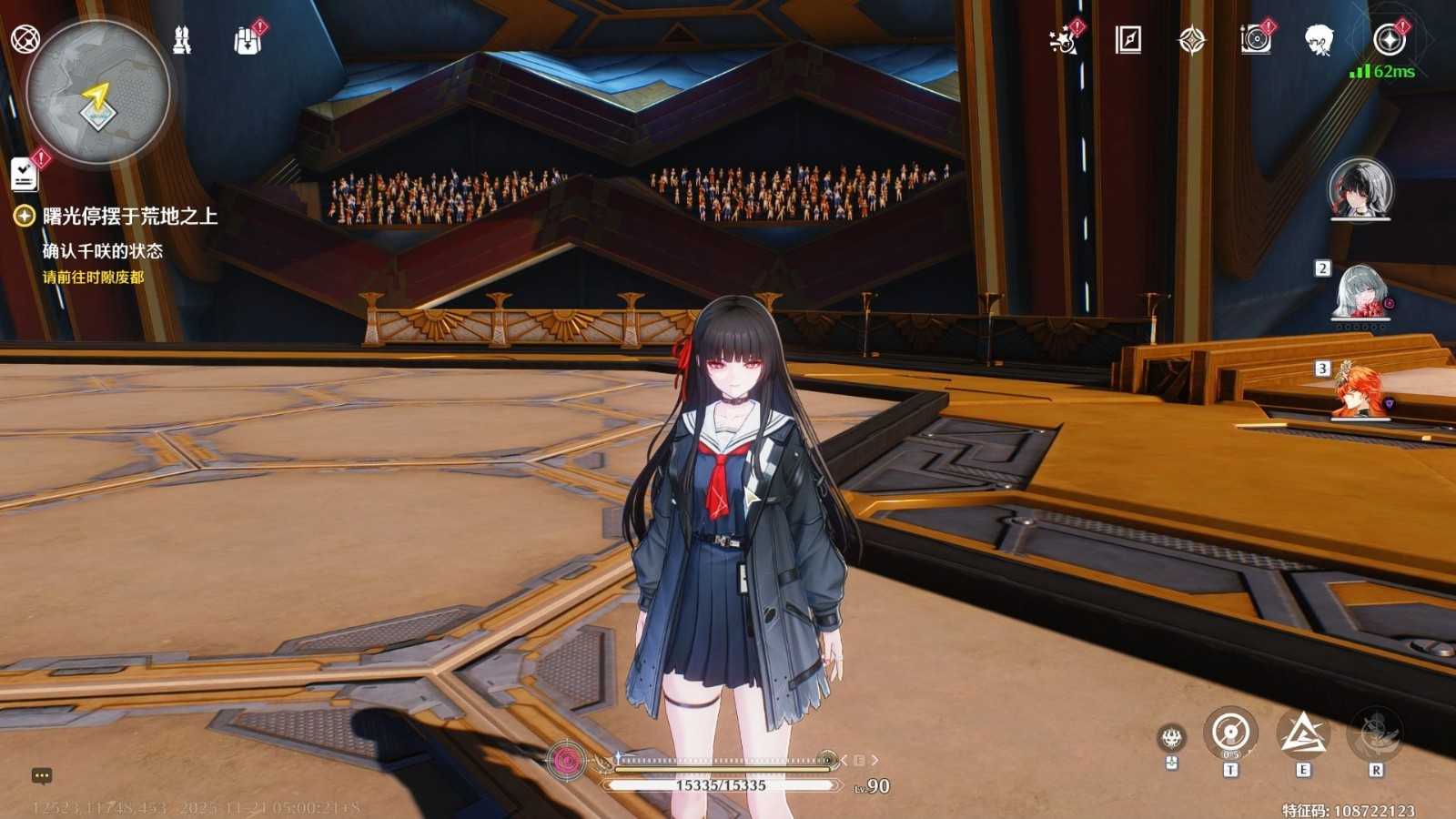
Task: Open the chess pieces menu icon
Action: (x=182, y=40)
